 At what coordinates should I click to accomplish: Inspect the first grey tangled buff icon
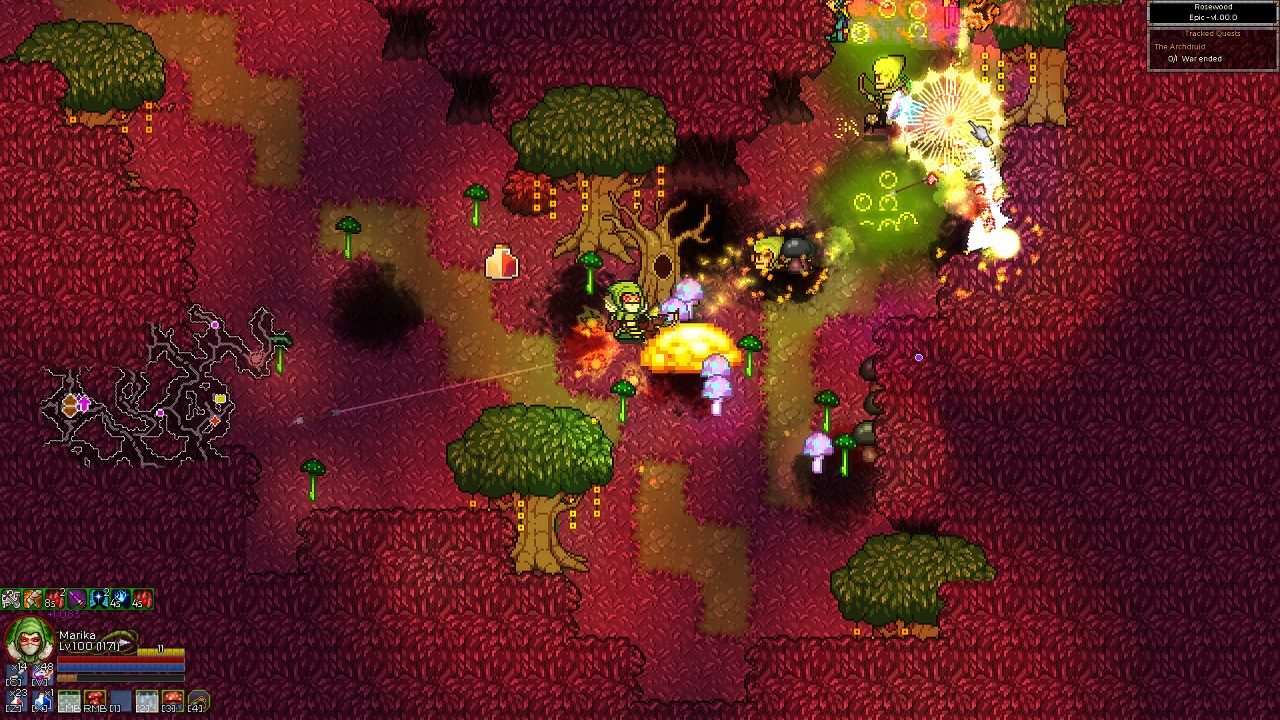[11, 599]
